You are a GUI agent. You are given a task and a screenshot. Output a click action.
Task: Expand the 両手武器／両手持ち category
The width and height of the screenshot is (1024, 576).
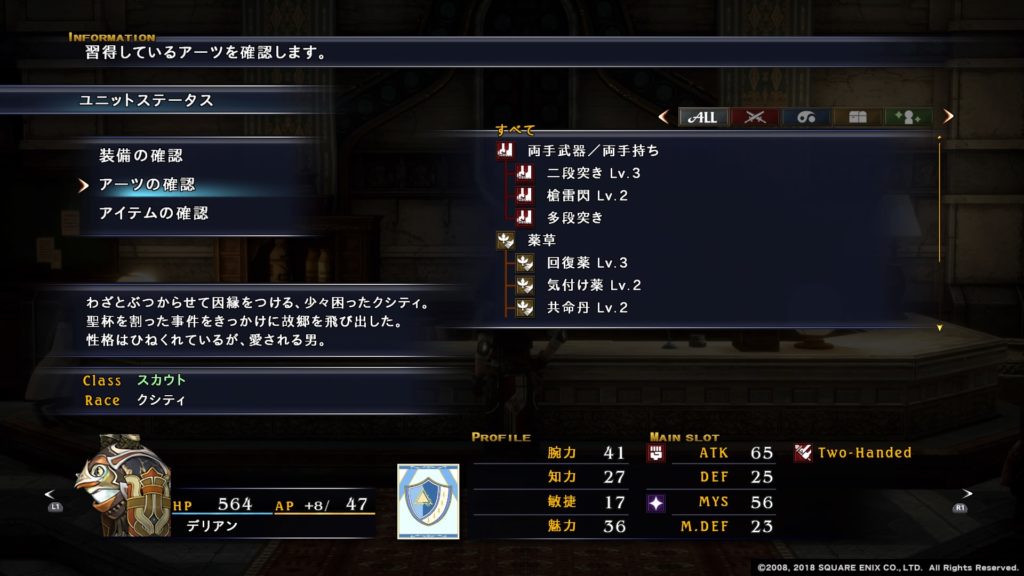(593, 151)
